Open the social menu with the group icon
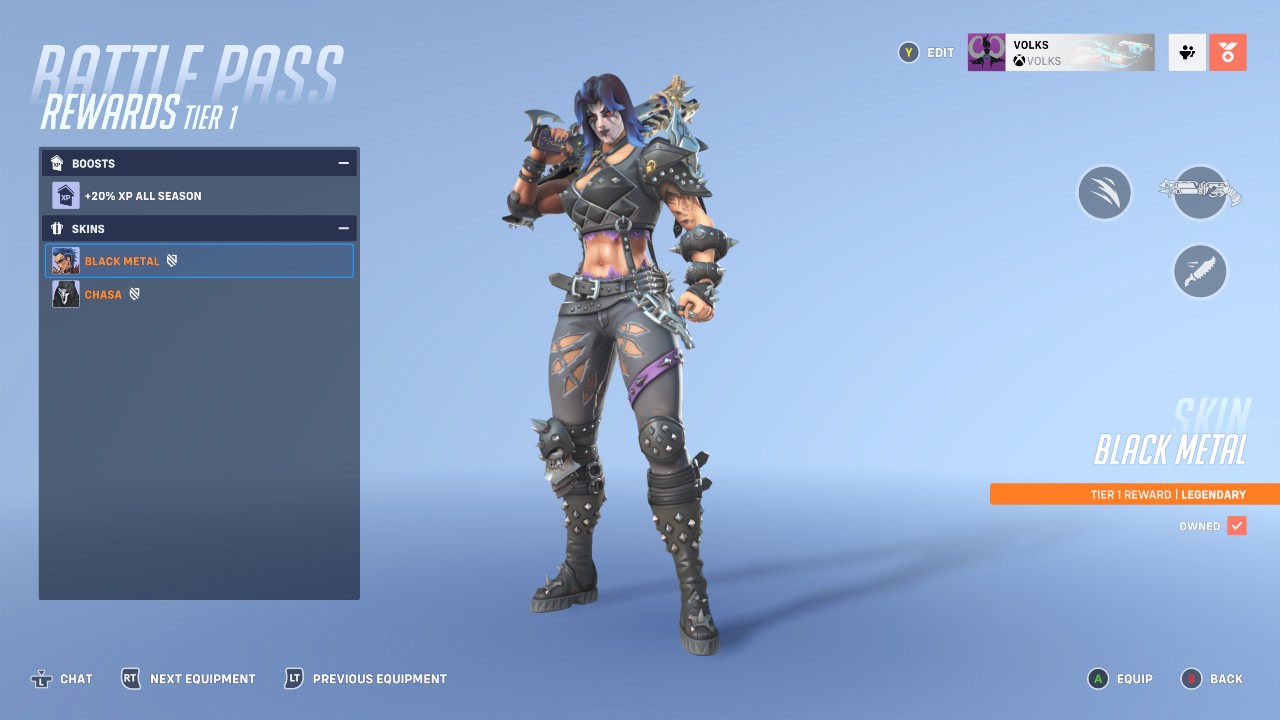1280x720 pixels. pyautogui.click(x=1186, y=52)
